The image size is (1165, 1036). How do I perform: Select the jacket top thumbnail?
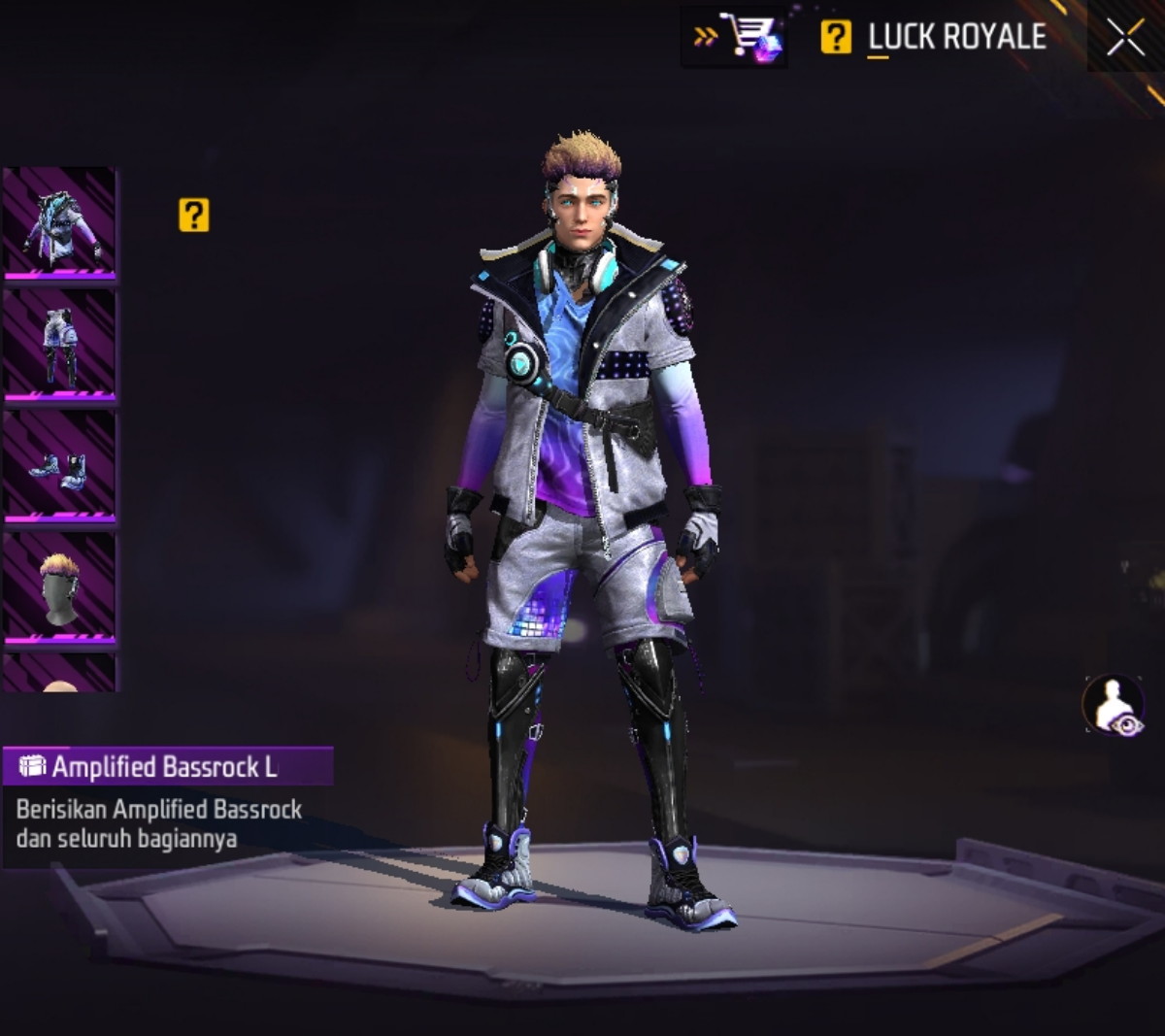click(x=60, y=223)
